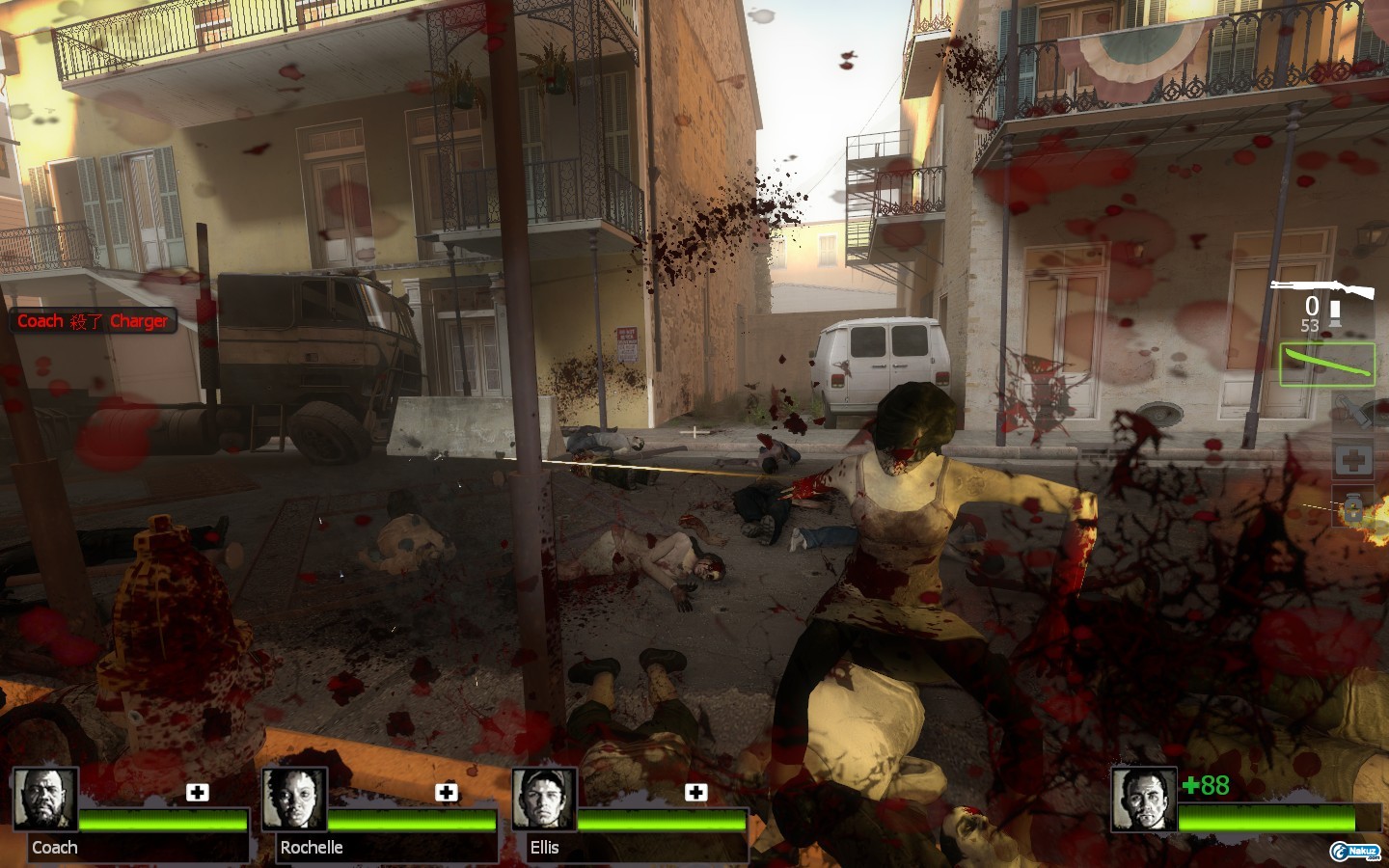Click the Coach killed Charger notification
This screenshot has height=868, width=1389.
93,321
